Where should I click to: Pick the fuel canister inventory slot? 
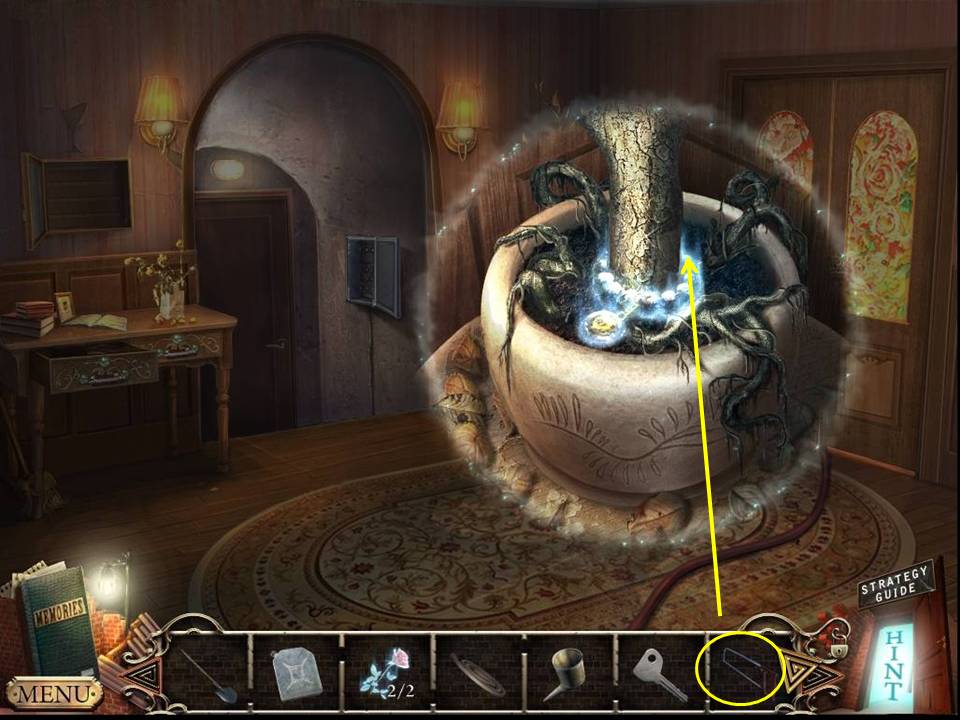click(x=296, y=669)
